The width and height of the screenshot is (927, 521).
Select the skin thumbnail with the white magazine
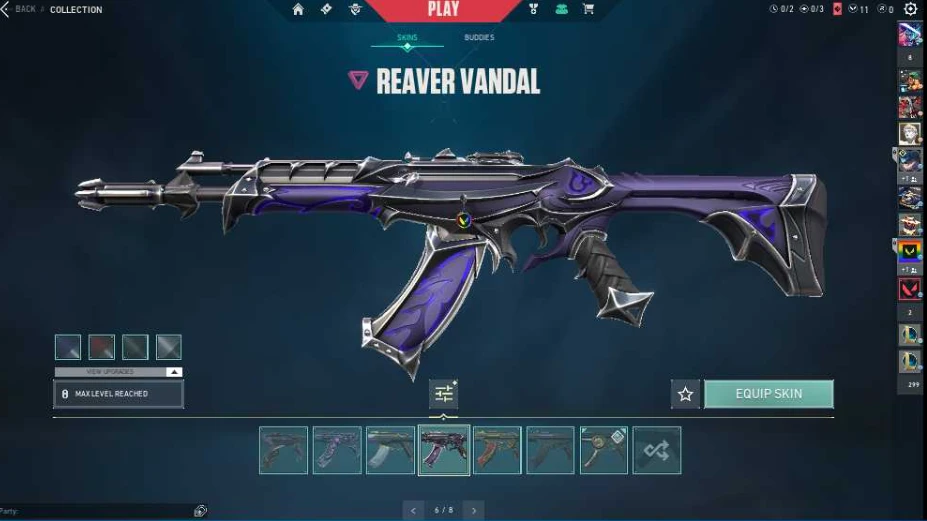click(390, 450)
